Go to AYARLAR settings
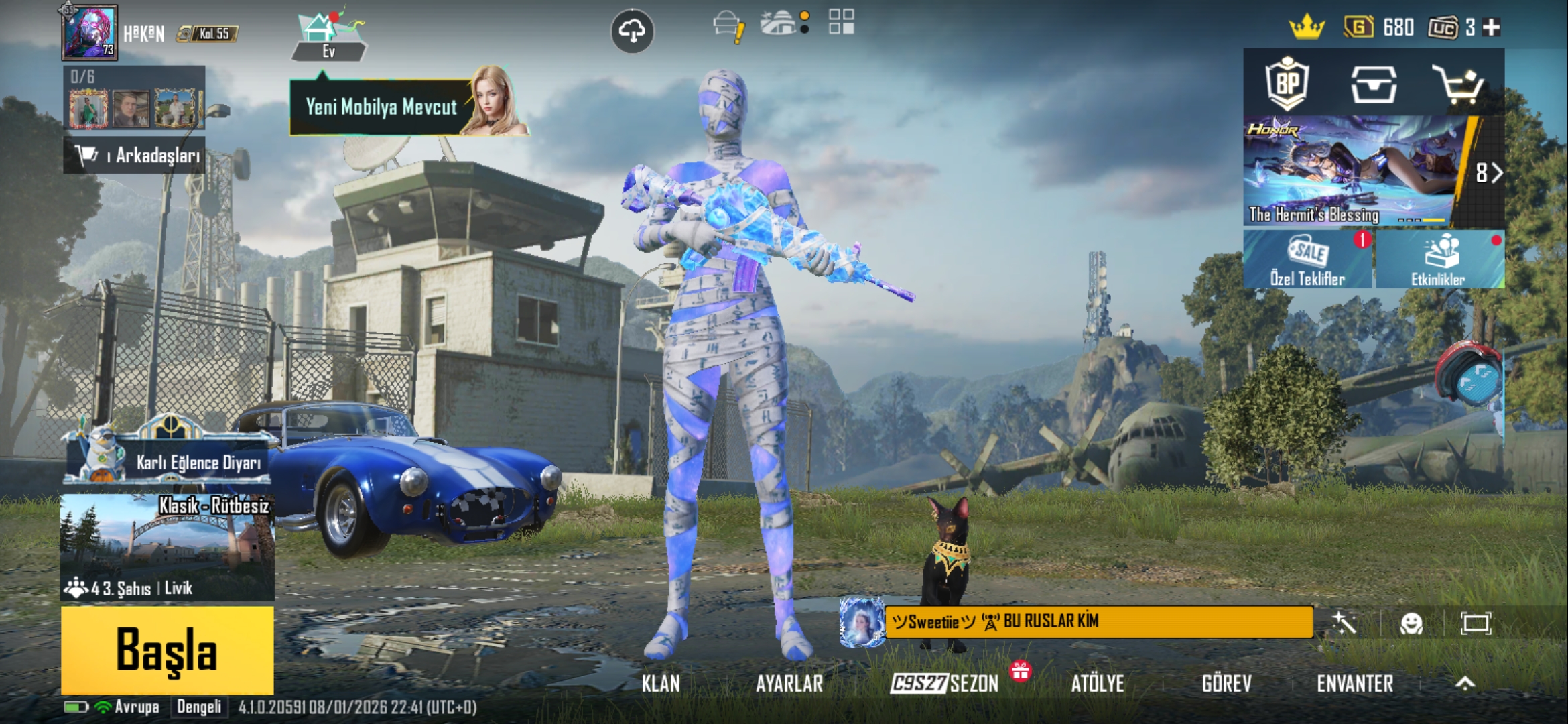The height and width of the screenshot is (724, 1568). click(789, 683)
